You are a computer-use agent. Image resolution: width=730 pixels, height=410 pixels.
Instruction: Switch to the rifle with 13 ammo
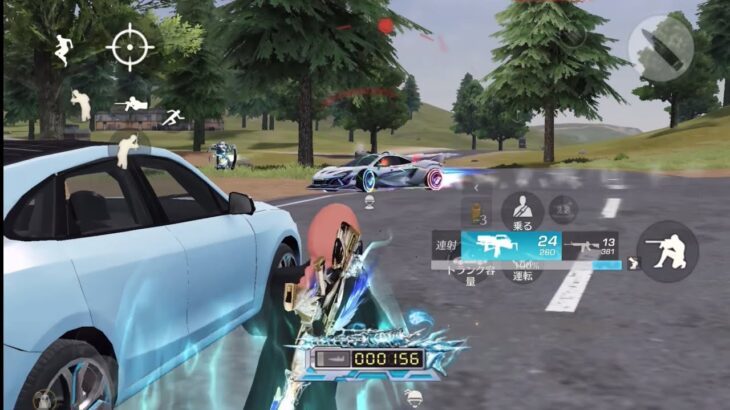(590, 245)
